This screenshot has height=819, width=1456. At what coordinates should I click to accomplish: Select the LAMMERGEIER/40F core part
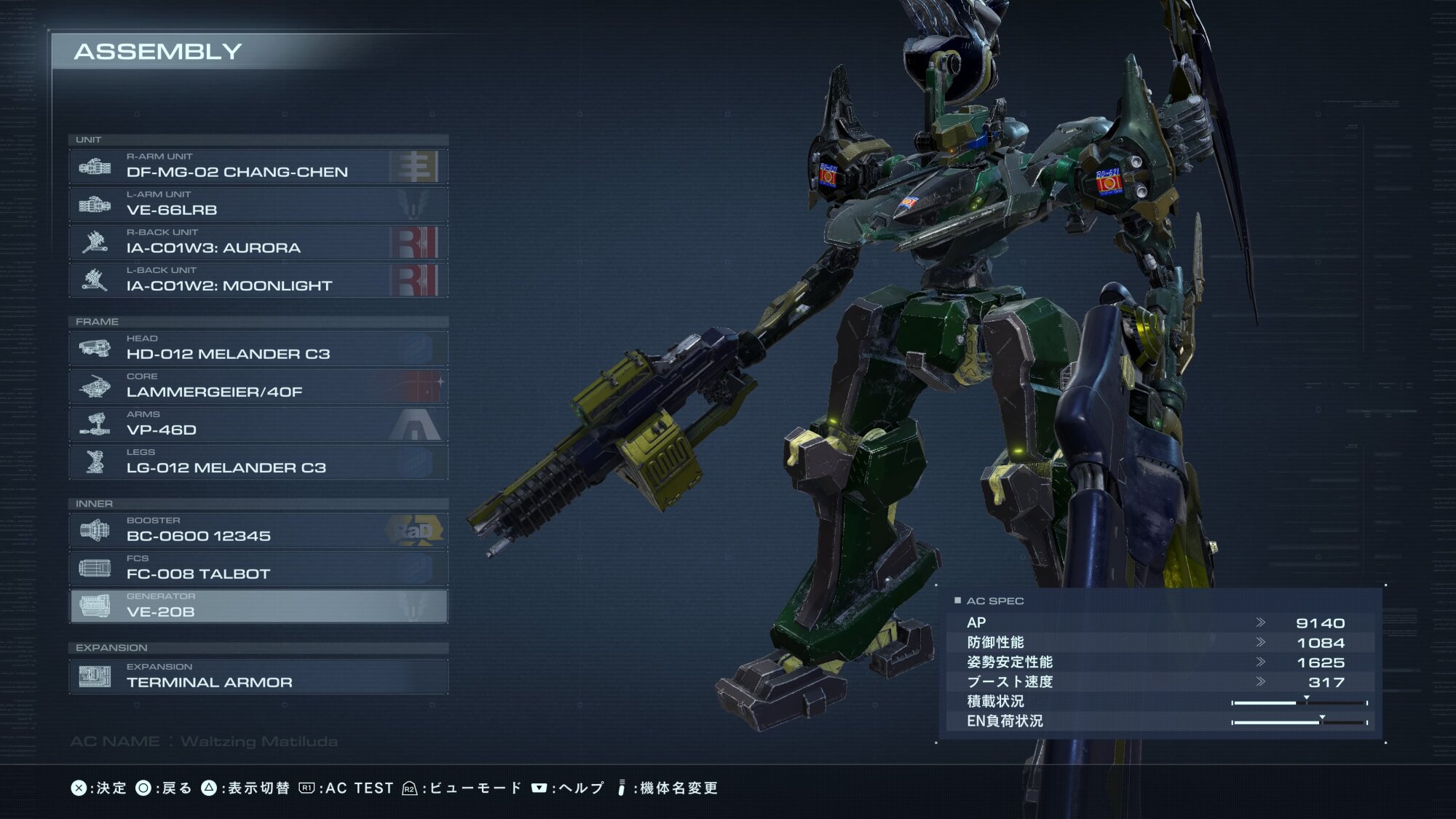point(258,387)
